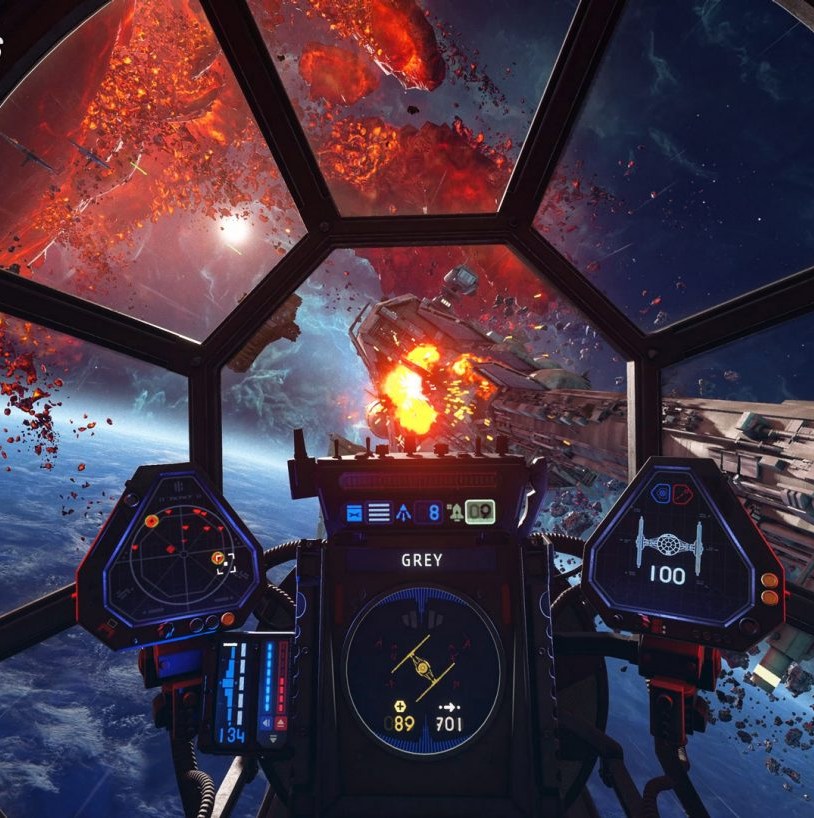Click the red up-arrow power icon
The height and width of the screenshot is (818, 814).
coord(282,722)
